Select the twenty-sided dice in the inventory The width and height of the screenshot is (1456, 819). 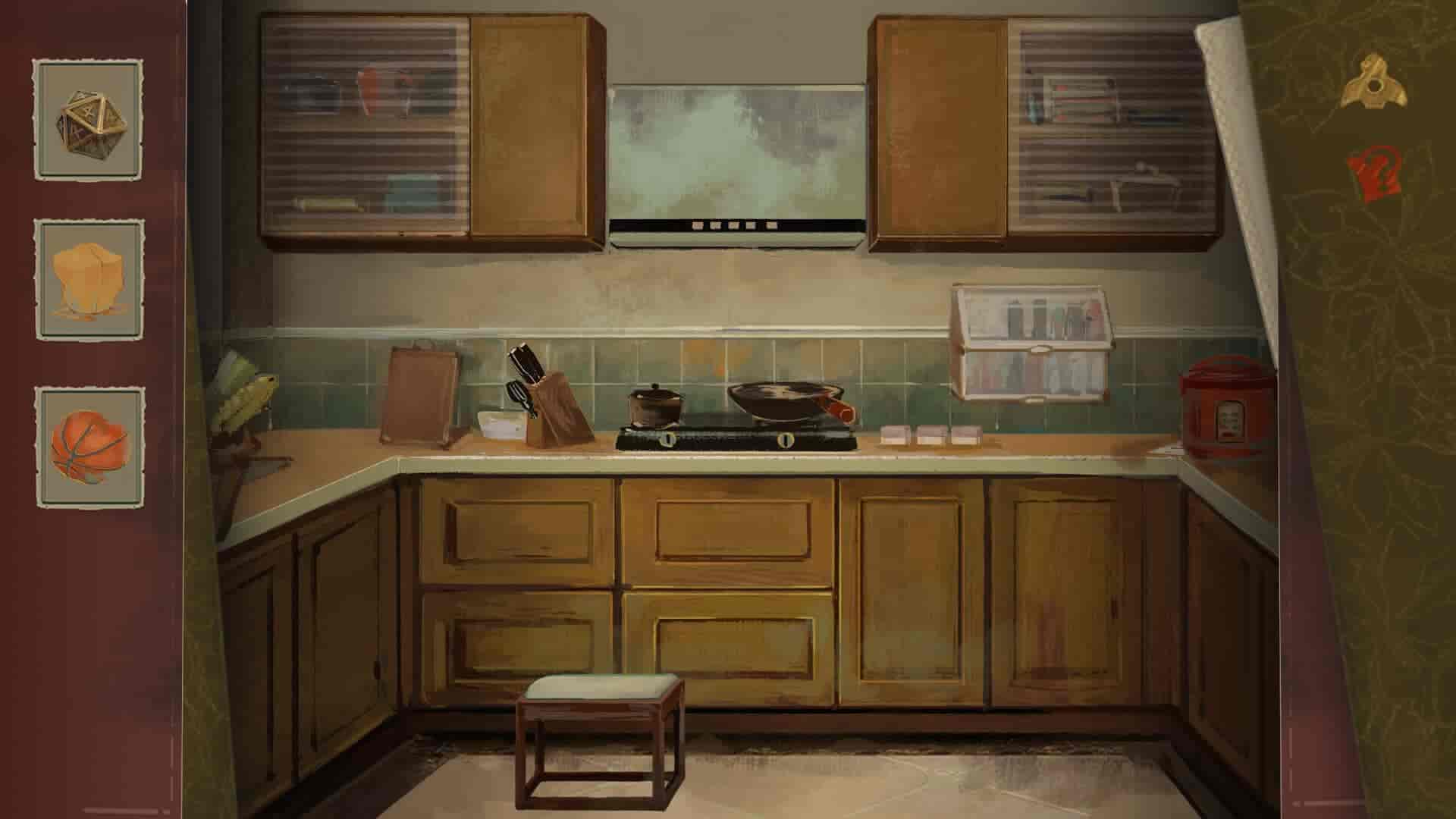91,125
